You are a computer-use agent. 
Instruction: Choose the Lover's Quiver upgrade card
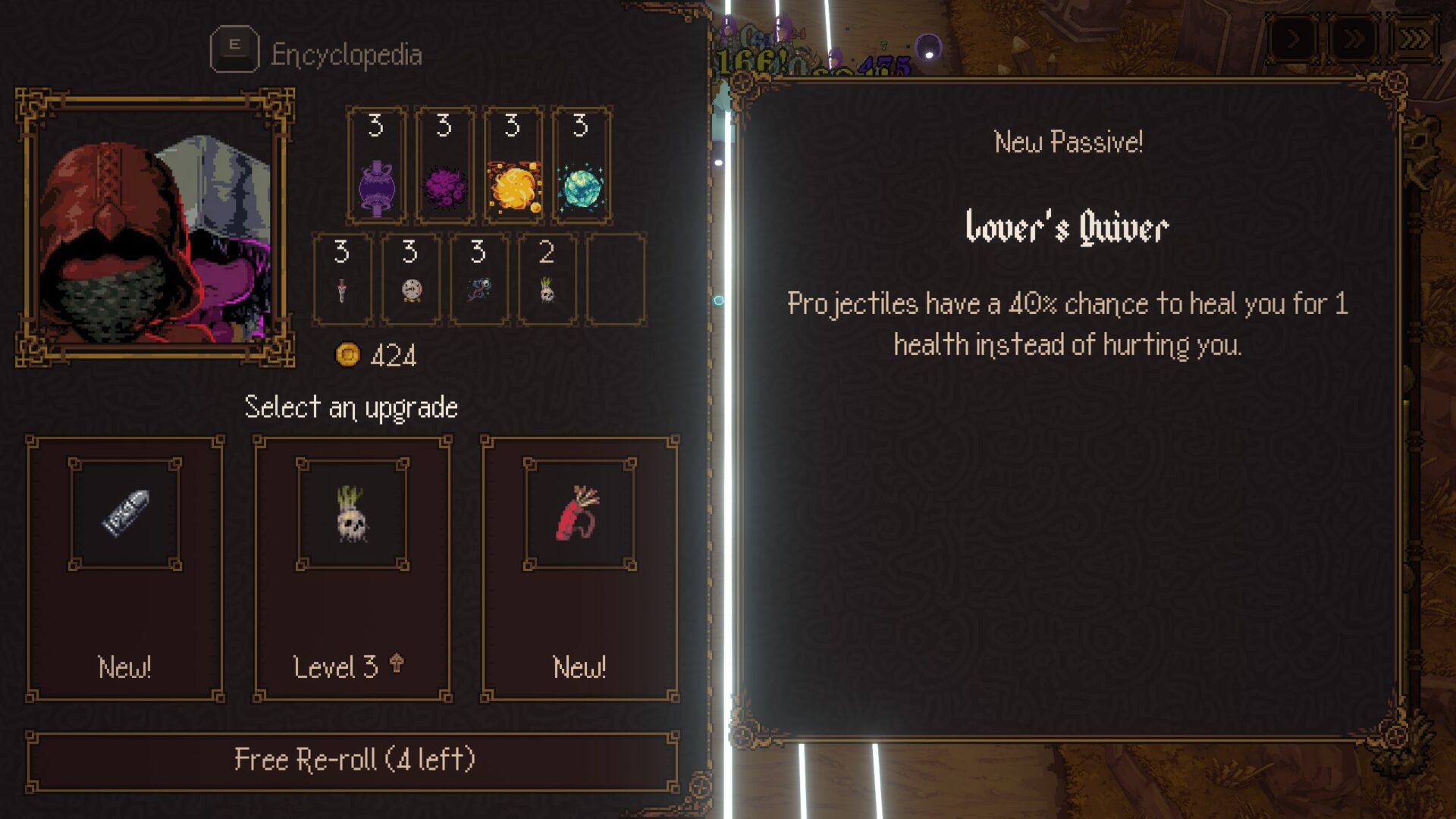(580, 568)
